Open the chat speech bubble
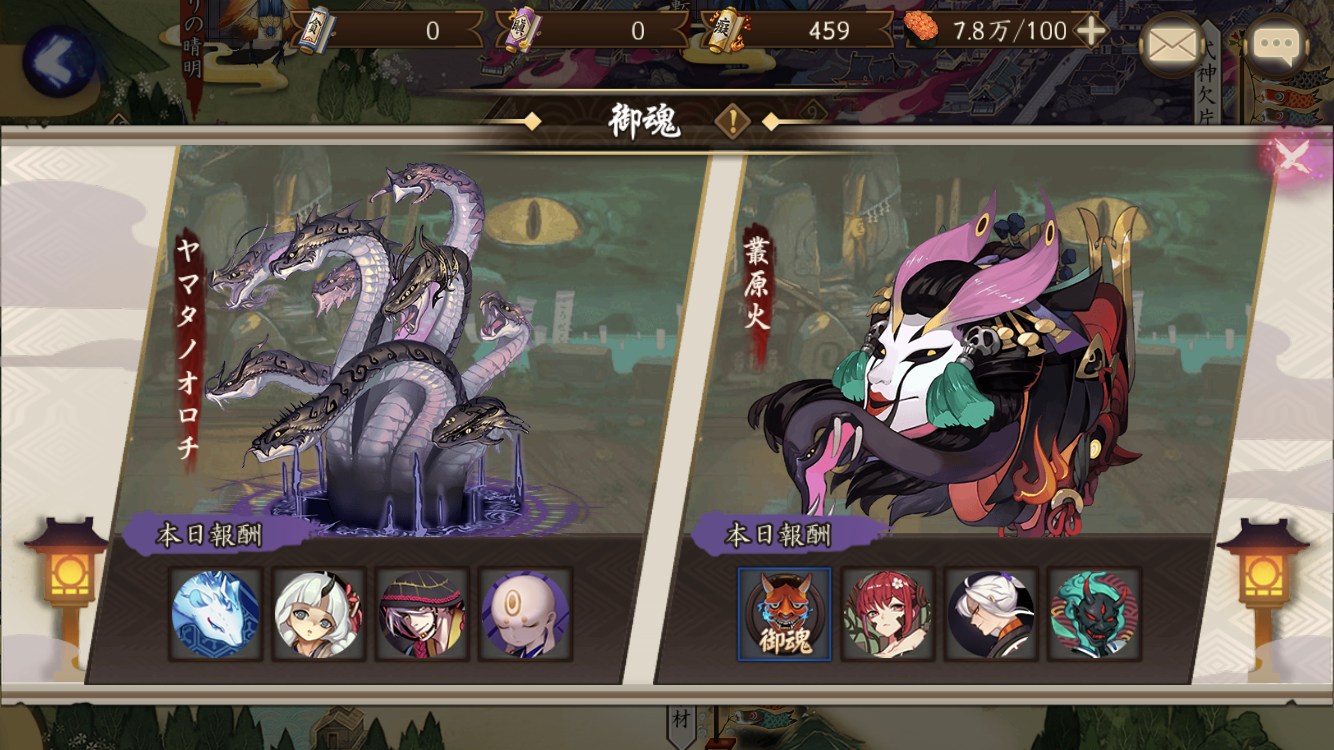This screenshot has width=1334, height=750. (1276, 45)
